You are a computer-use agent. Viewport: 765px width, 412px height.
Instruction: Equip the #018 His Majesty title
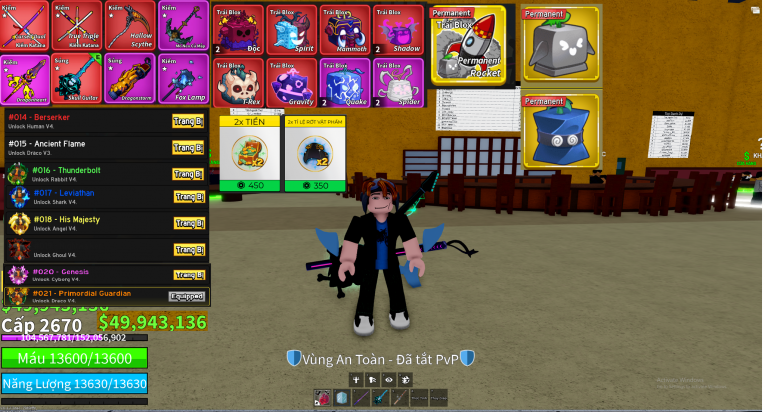coord(188,222)
